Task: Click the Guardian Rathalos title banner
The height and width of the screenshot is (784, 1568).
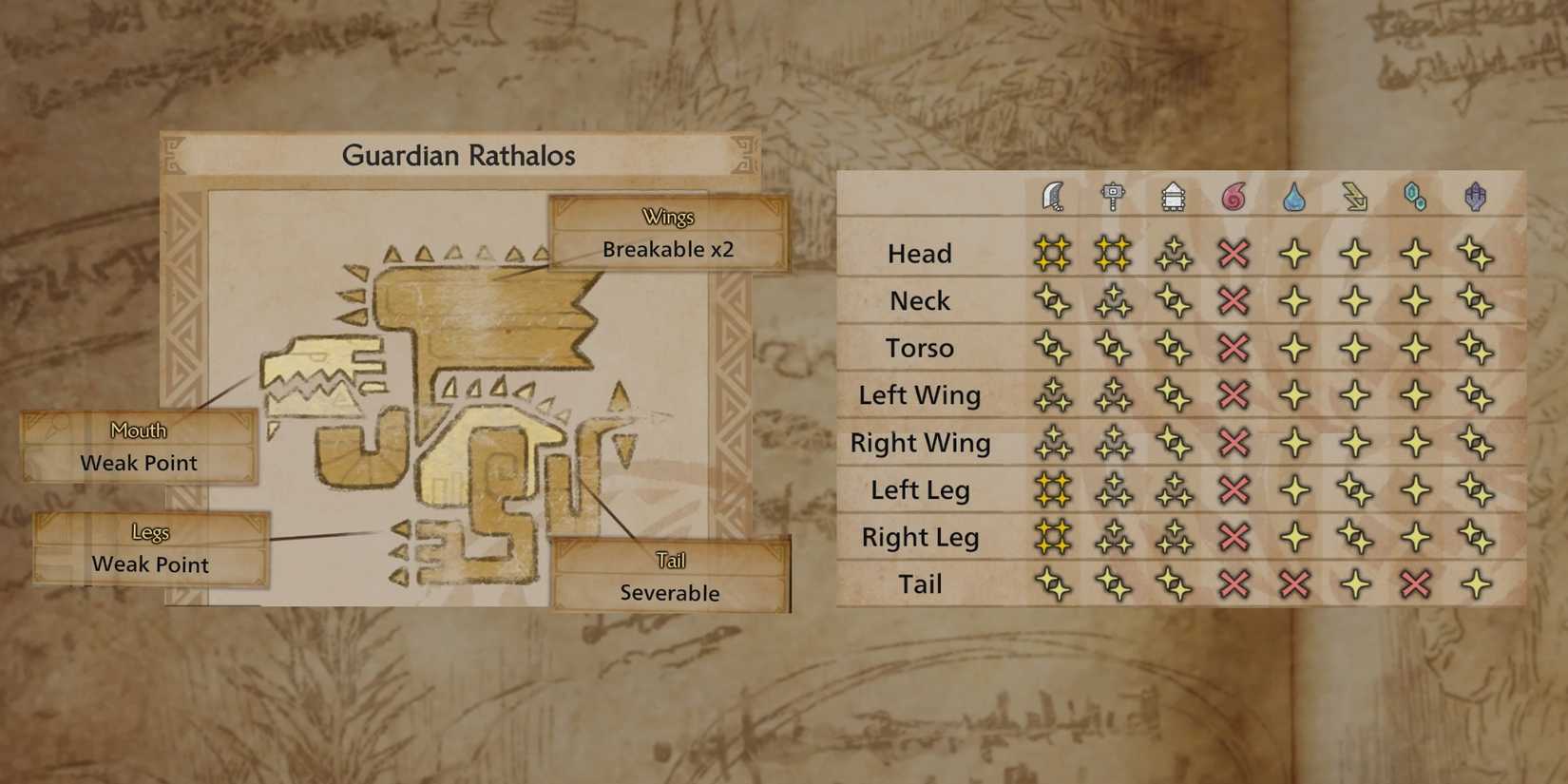Action: 460,156
